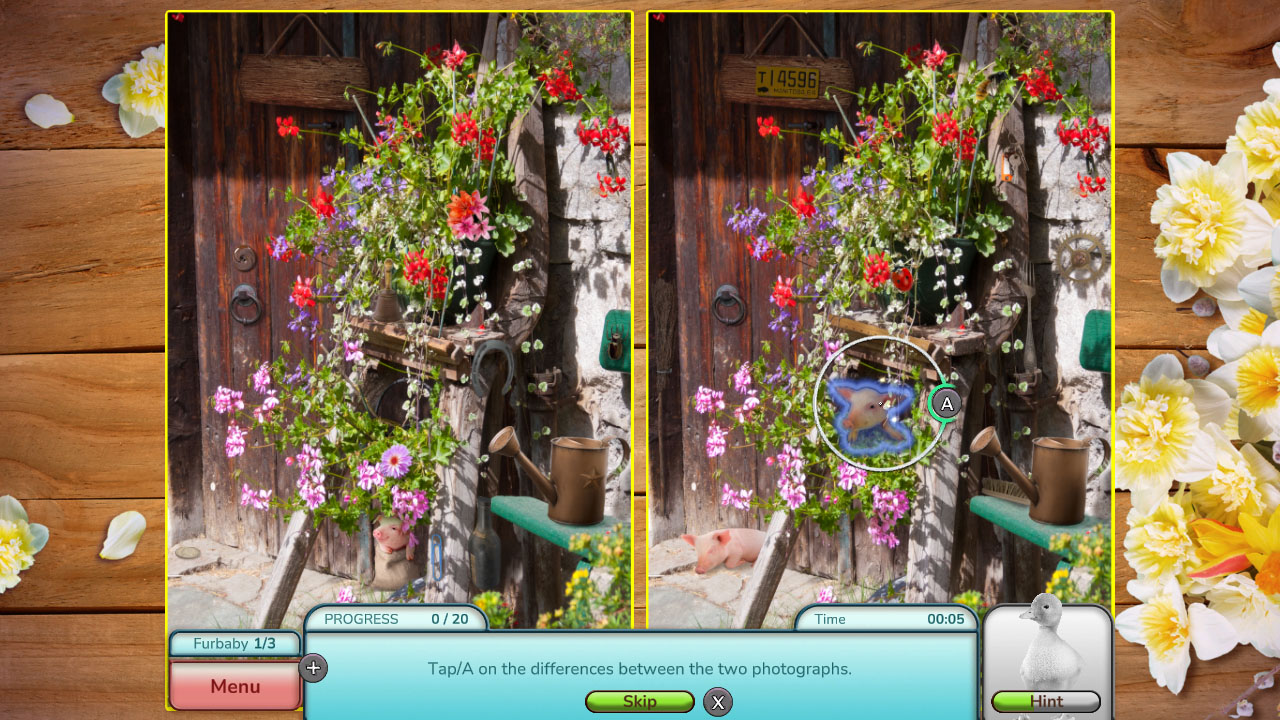
Task: Click the X controller icon next to Skip
Action: click(717, 702)
